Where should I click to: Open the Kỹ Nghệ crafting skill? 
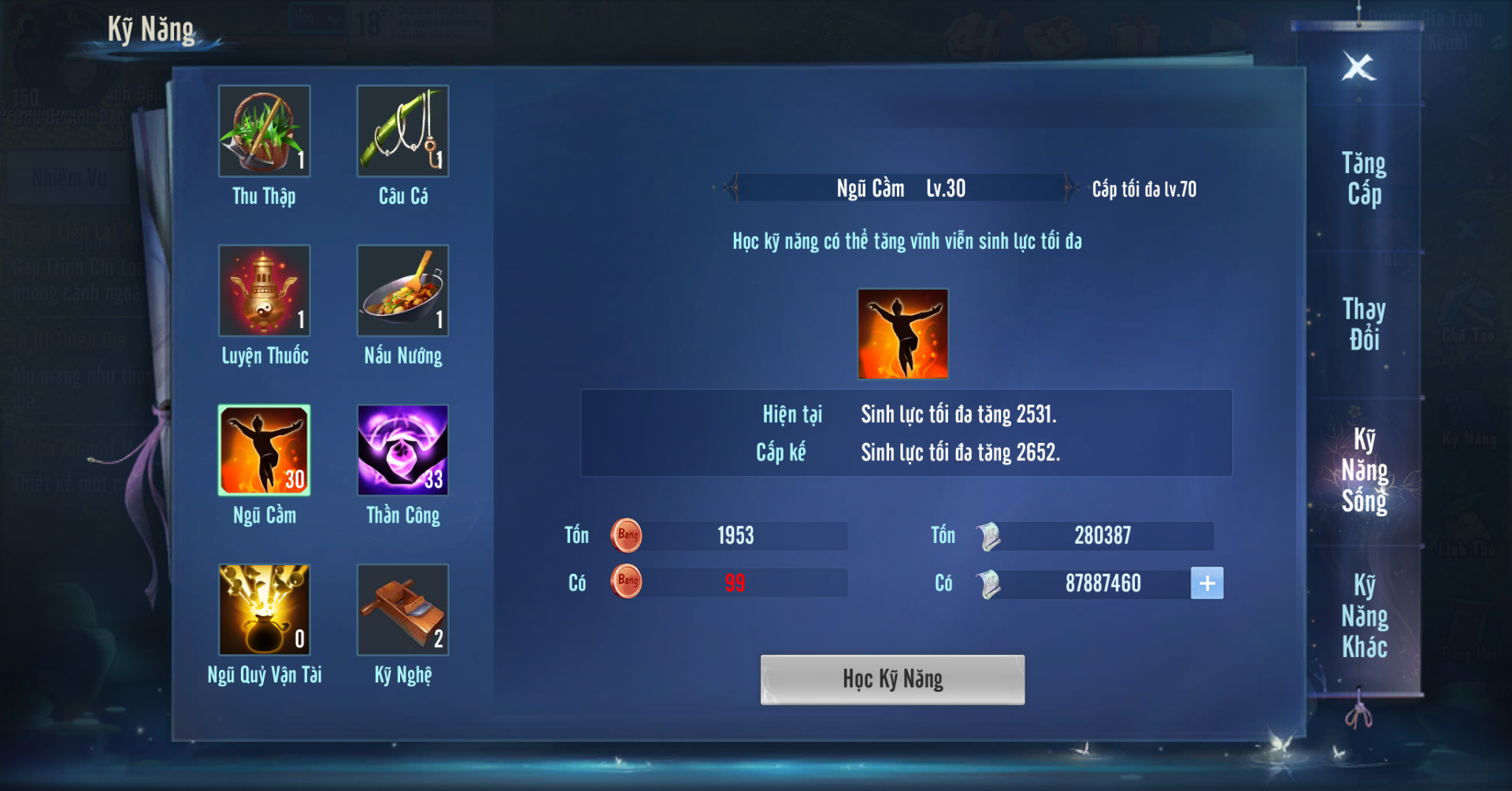402,610
